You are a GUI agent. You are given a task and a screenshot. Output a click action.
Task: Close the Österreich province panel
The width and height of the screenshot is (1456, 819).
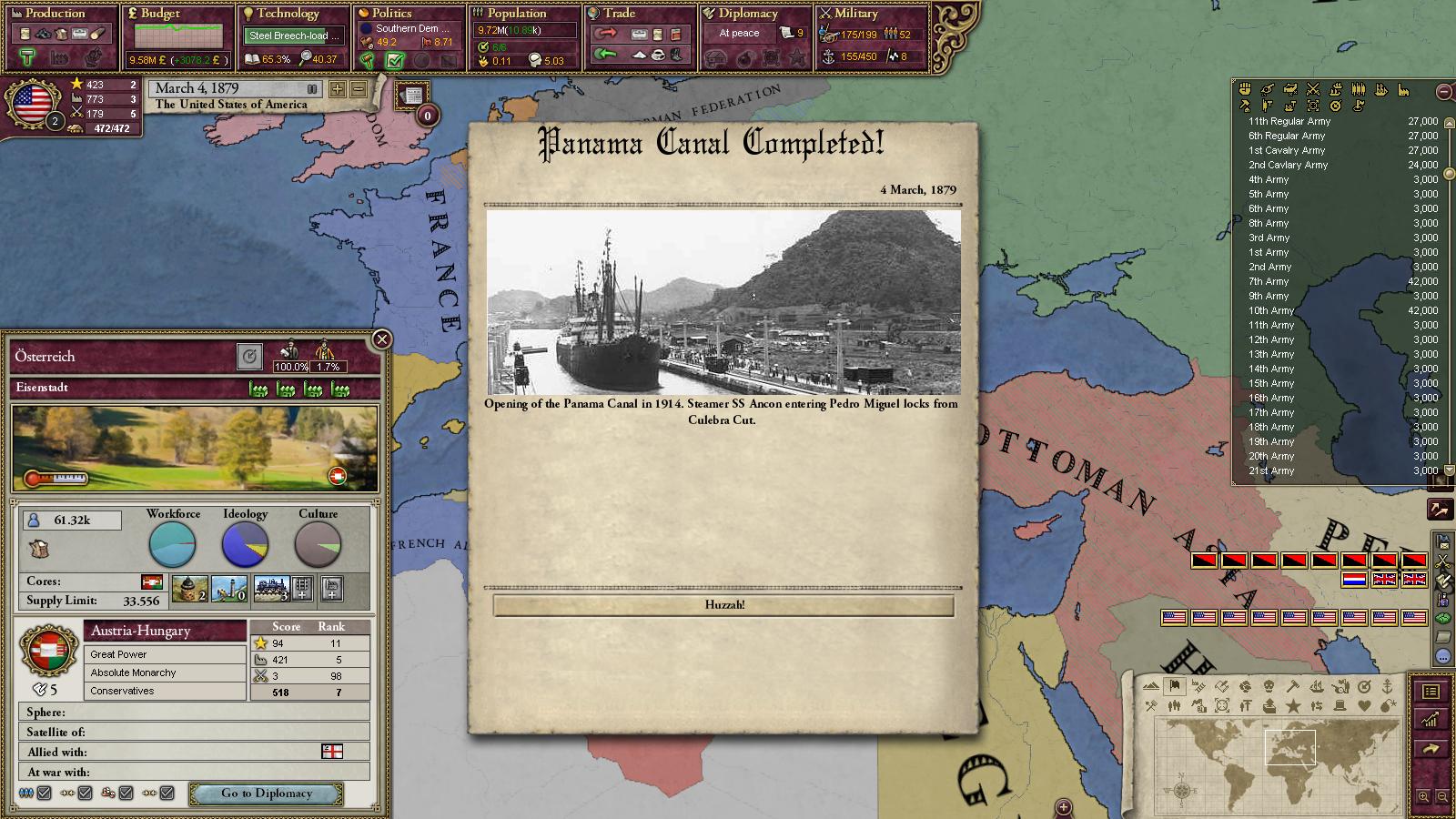tap(382, 339)
